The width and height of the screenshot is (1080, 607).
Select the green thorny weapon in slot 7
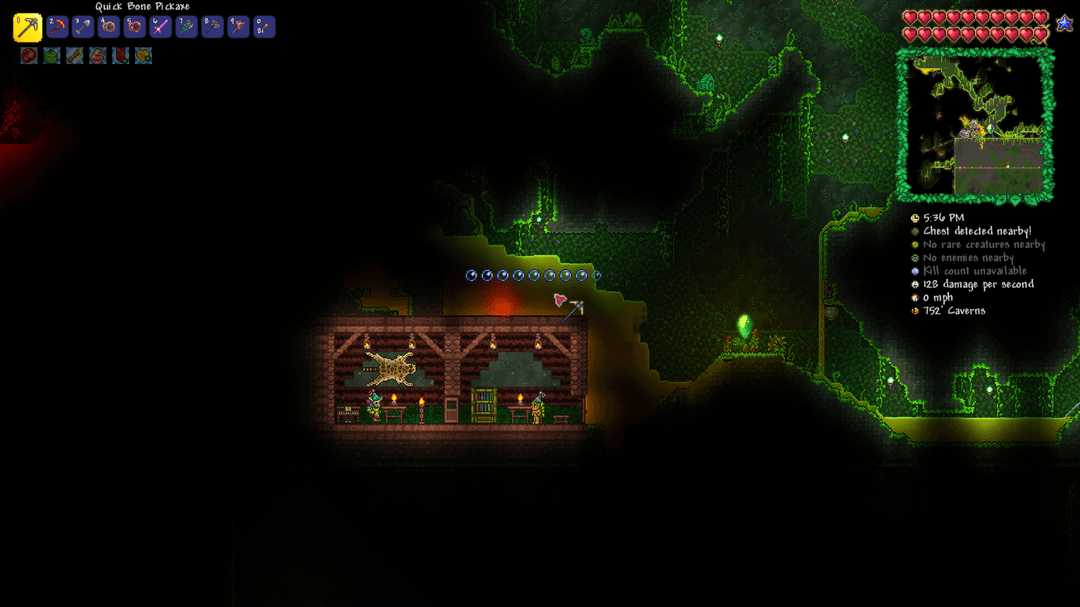click(187, 27)
